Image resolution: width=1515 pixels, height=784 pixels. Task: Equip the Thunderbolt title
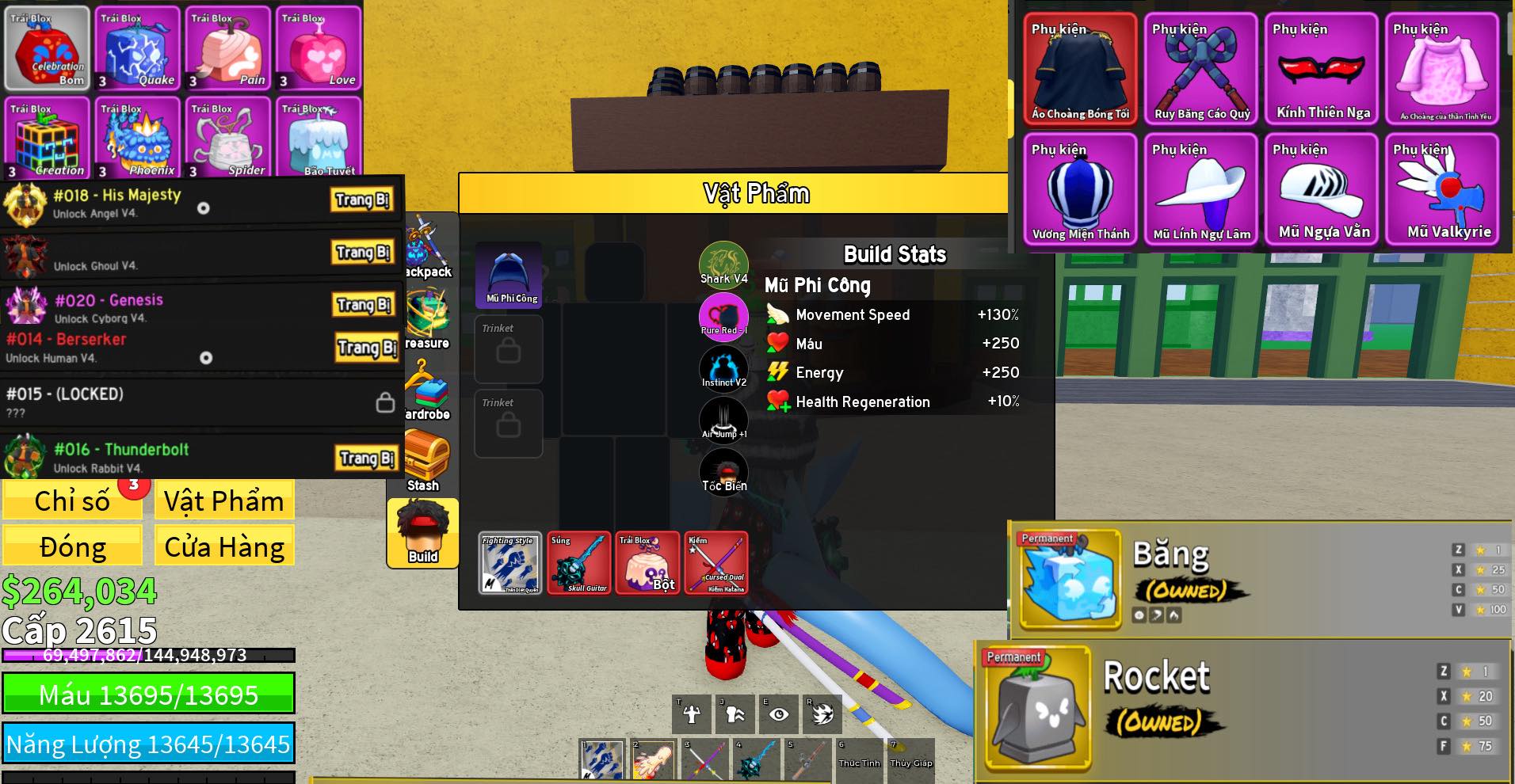[366, 458]
